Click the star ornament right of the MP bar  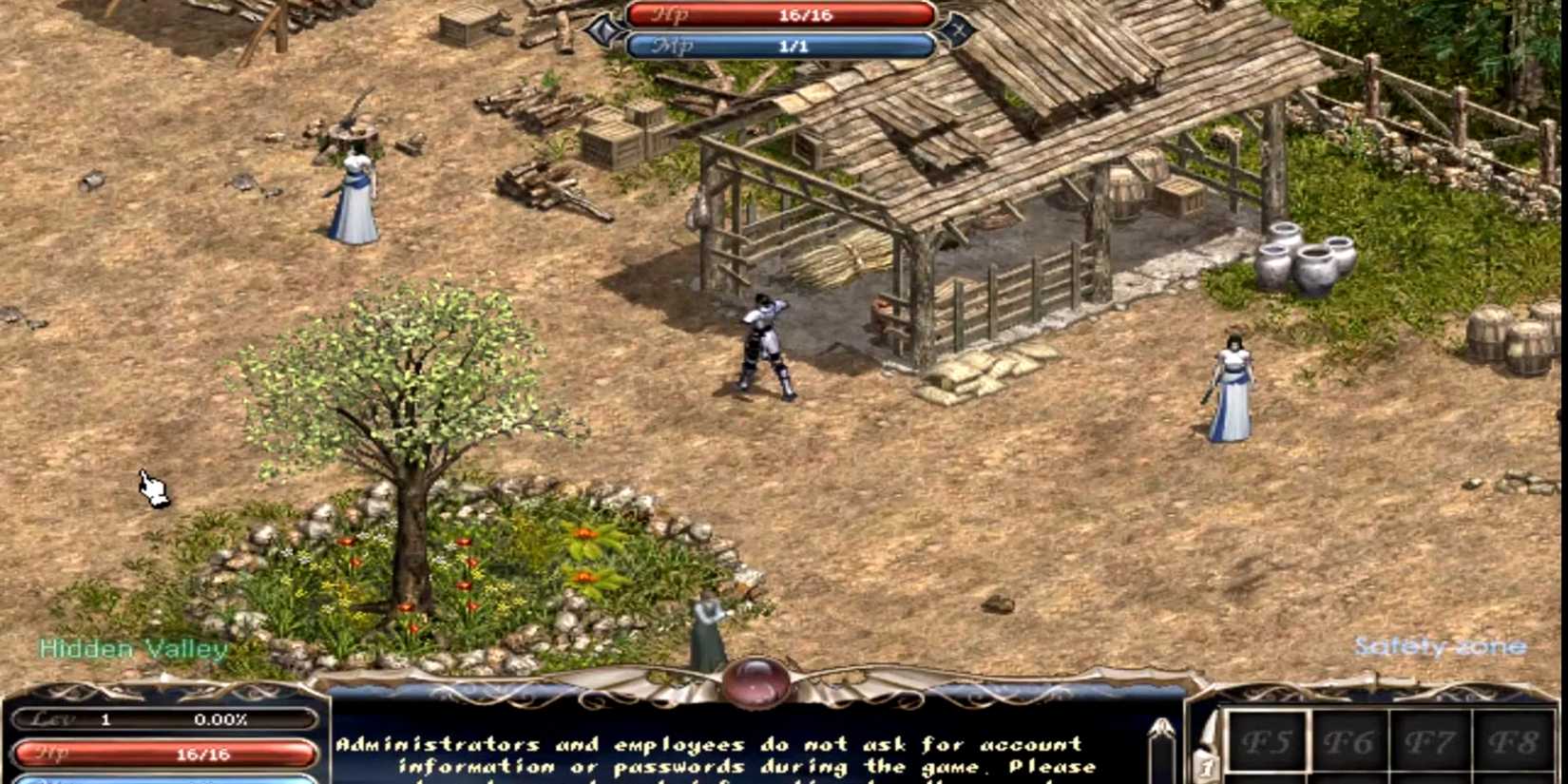[x=958, y=29]
